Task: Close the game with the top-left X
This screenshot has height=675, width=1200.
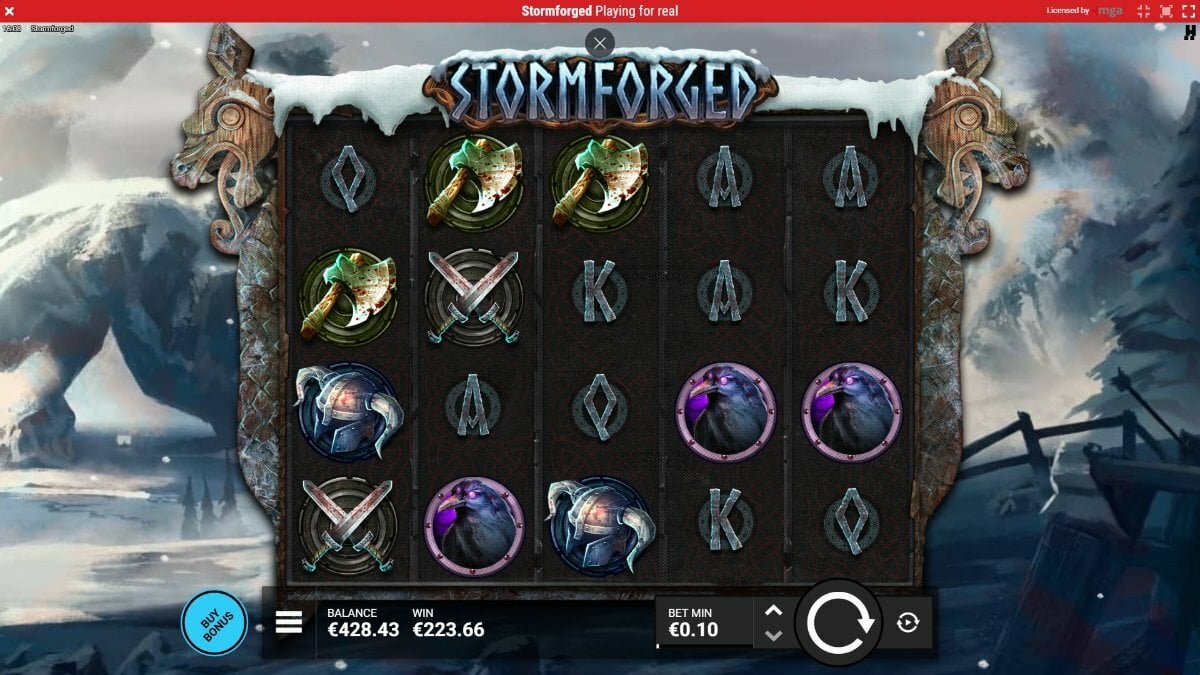Action: 9,11
